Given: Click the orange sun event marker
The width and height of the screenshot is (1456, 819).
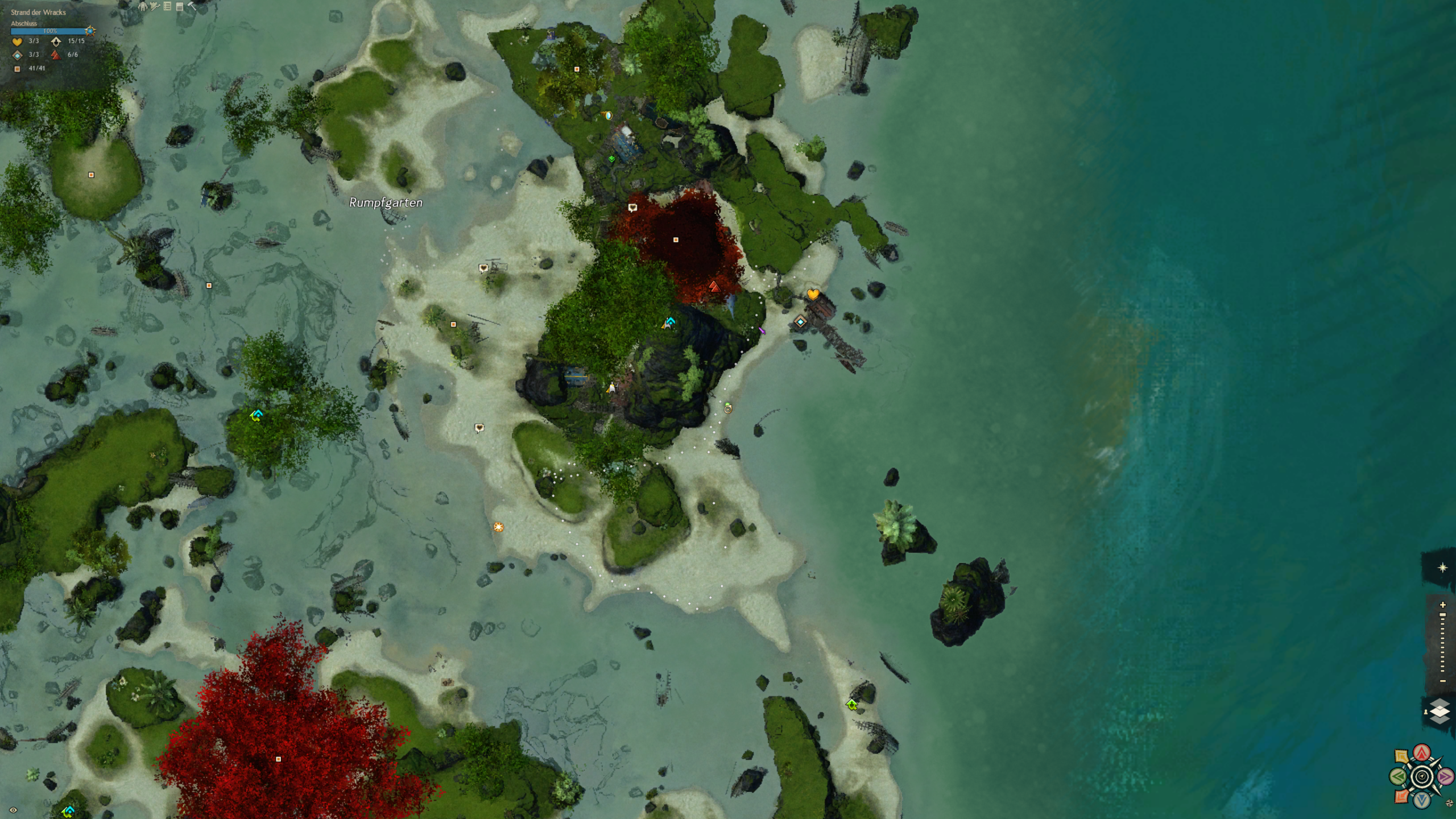Looking at the screenshot, I should (x=498, y=527).
